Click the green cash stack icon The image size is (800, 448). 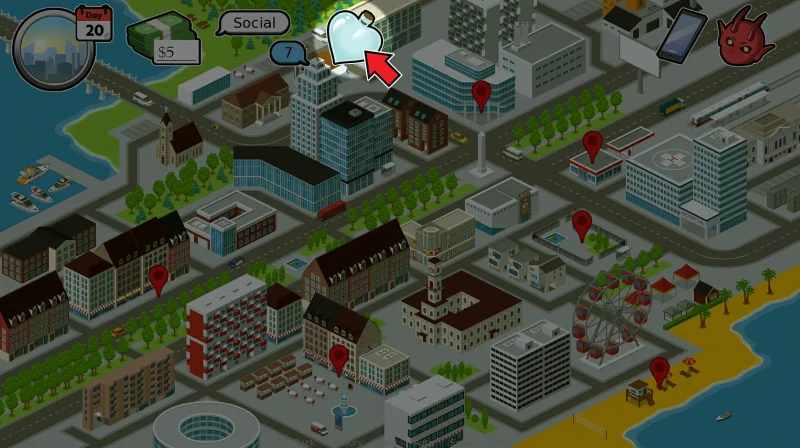163,37
